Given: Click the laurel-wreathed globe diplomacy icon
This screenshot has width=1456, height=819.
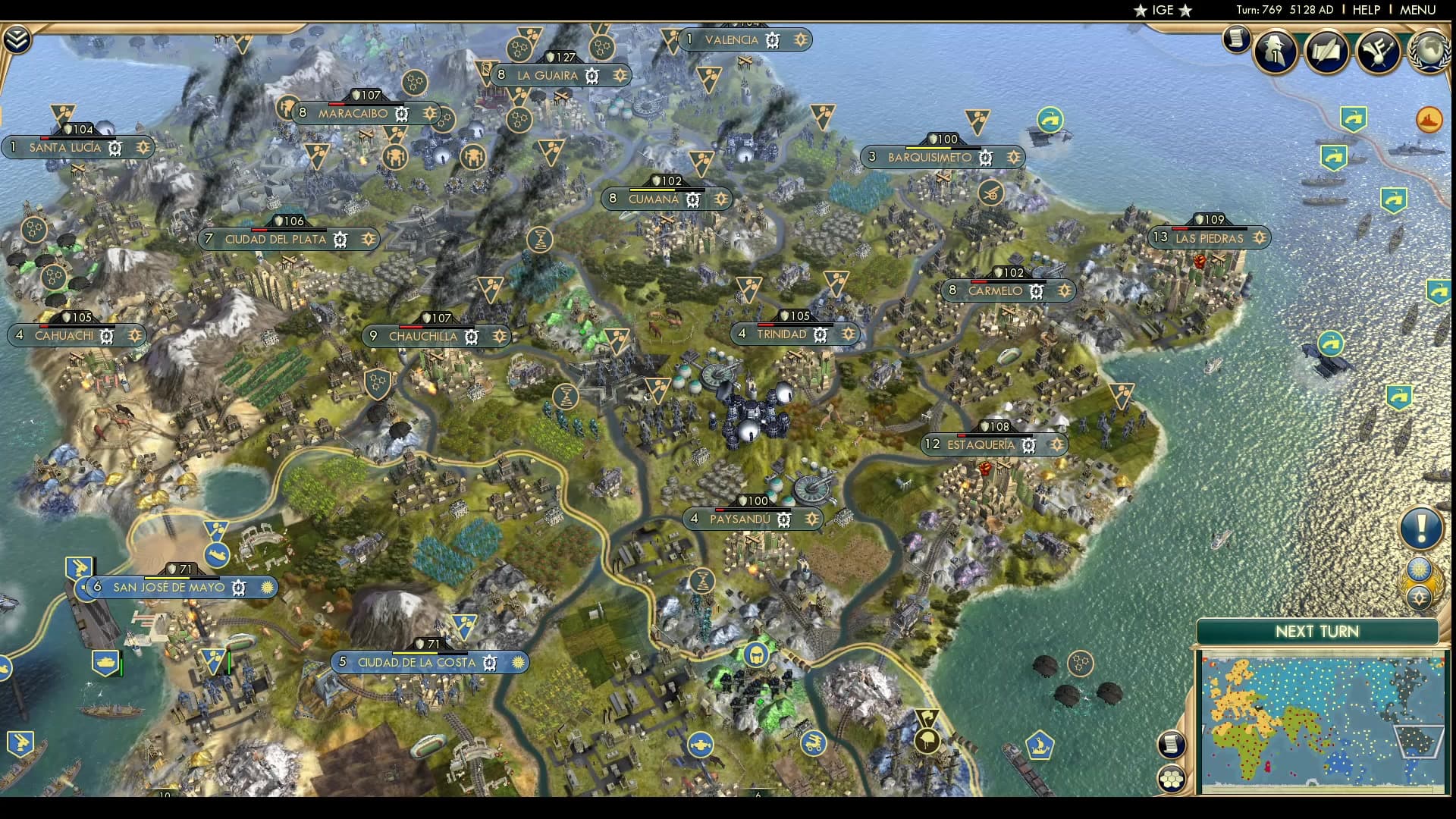Looking at the screenshot, I should [1429, 52].
